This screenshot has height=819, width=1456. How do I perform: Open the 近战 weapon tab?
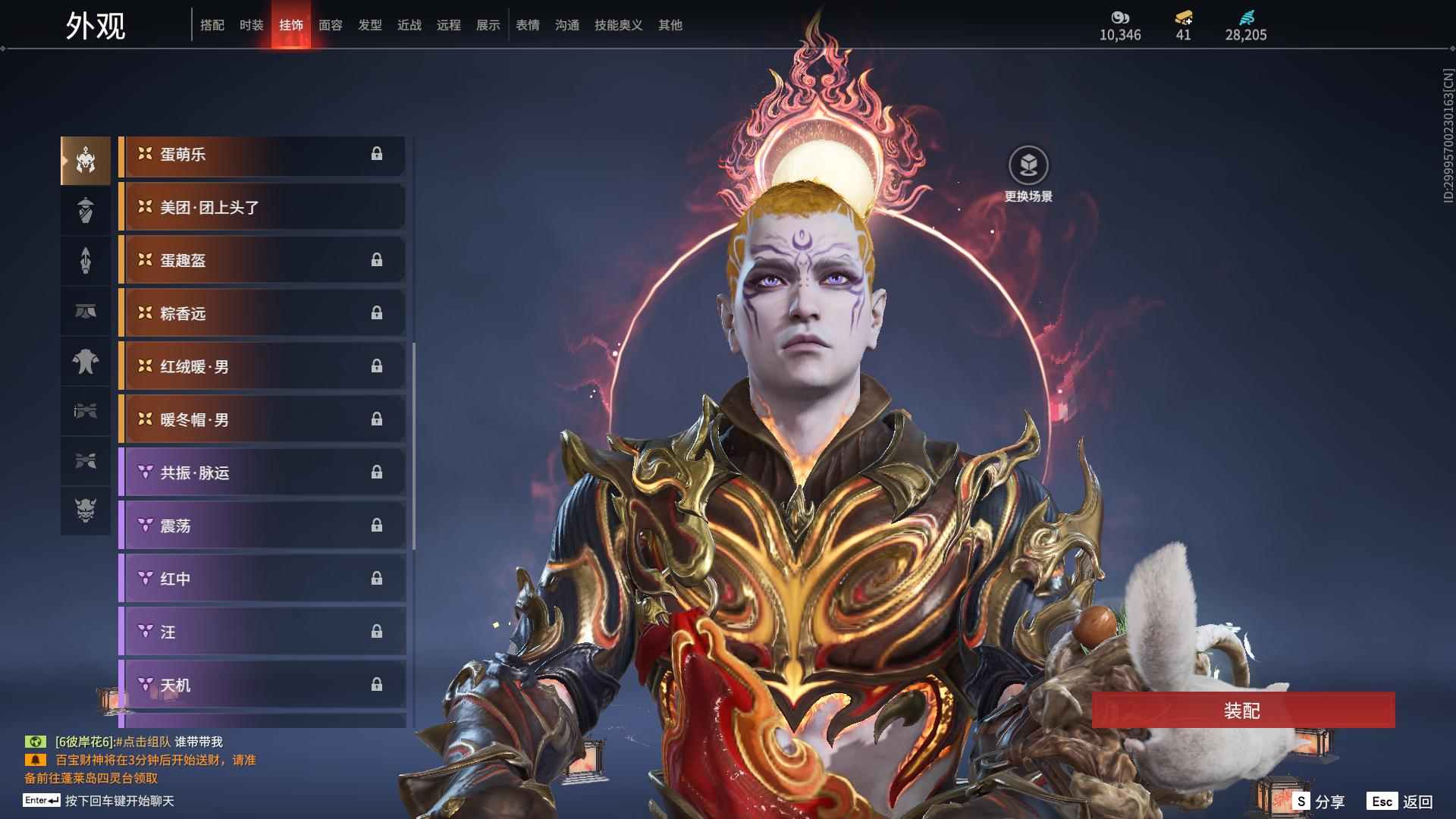[x=409, y=25]
